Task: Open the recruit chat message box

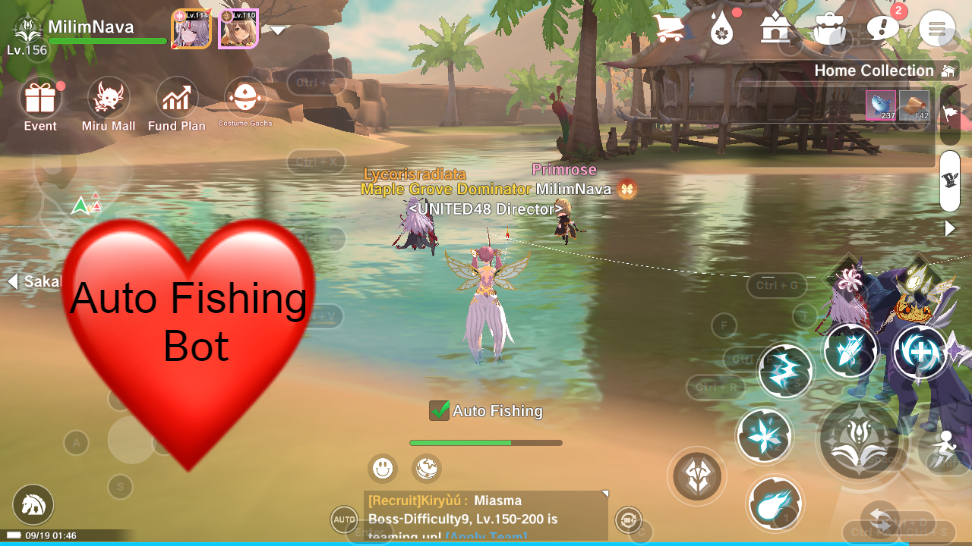Action: tap(486, 515)
